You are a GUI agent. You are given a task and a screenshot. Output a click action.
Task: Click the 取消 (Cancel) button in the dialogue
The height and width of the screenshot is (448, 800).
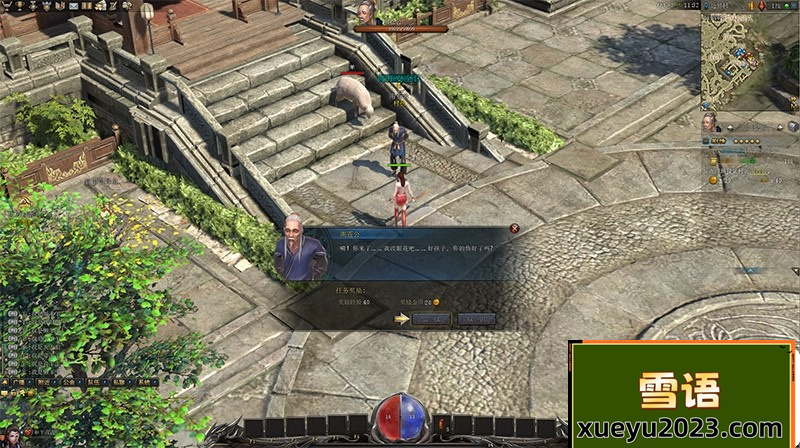point(477,319)
